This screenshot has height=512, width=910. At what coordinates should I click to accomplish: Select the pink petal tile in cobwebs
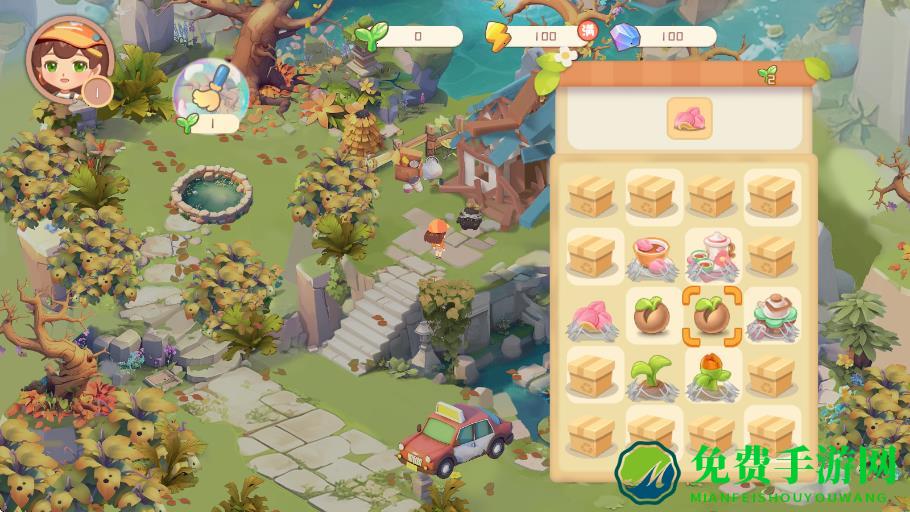click(x=593, y=317)
